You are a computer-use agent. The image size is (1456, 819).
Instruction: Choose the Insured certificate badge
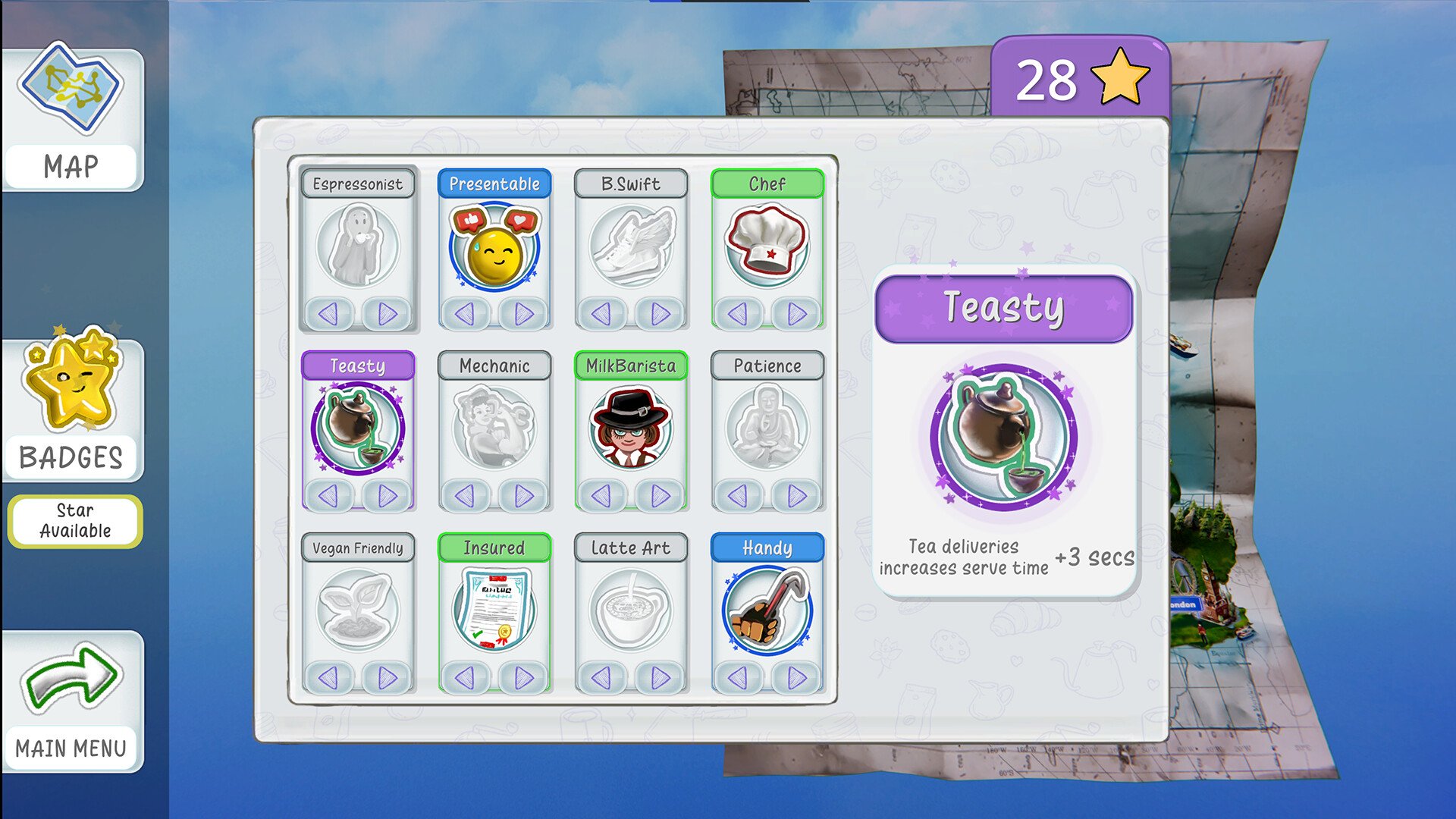point(494,609)
